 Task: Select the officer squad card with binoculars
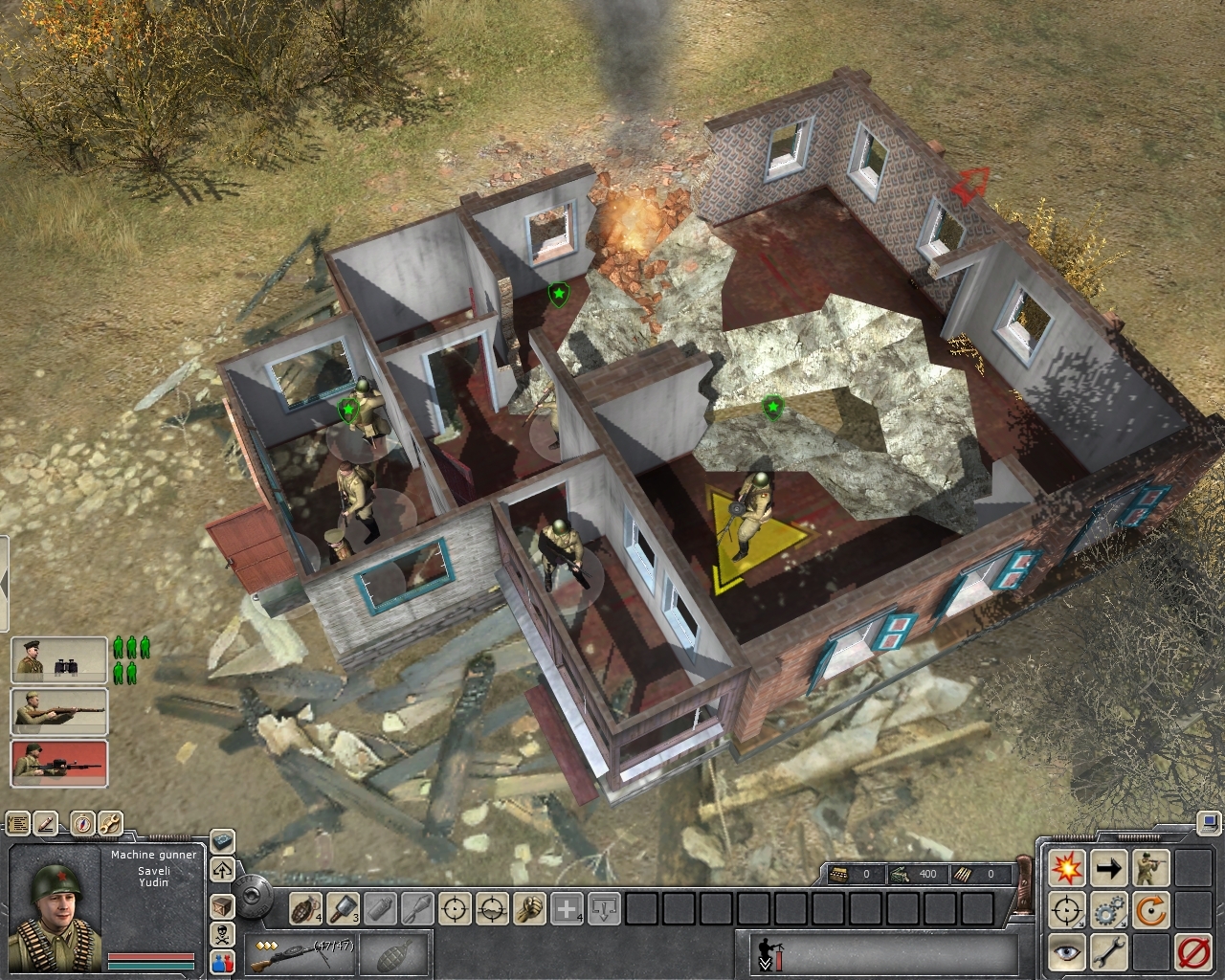59,660
